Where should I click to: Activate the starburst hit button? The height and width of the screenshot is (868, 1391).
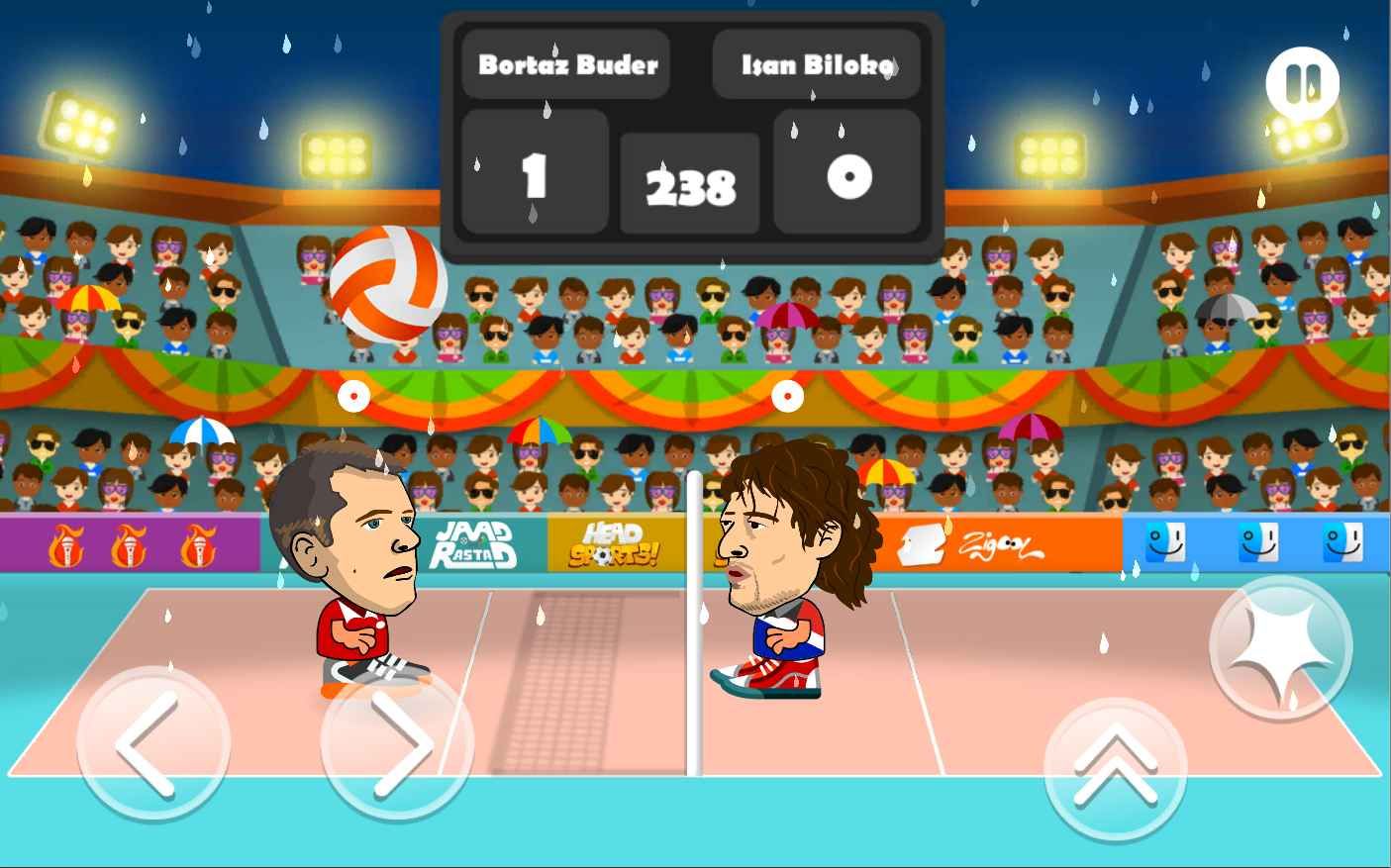tap(1280, 648)
